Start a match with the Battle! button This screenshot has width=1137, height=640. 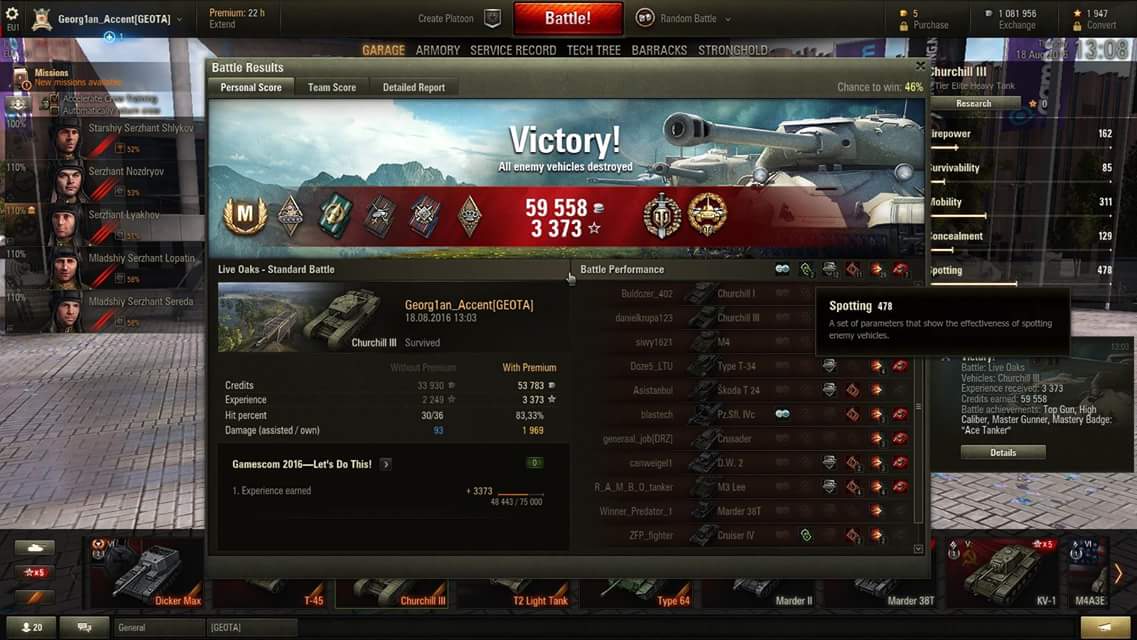568,18
